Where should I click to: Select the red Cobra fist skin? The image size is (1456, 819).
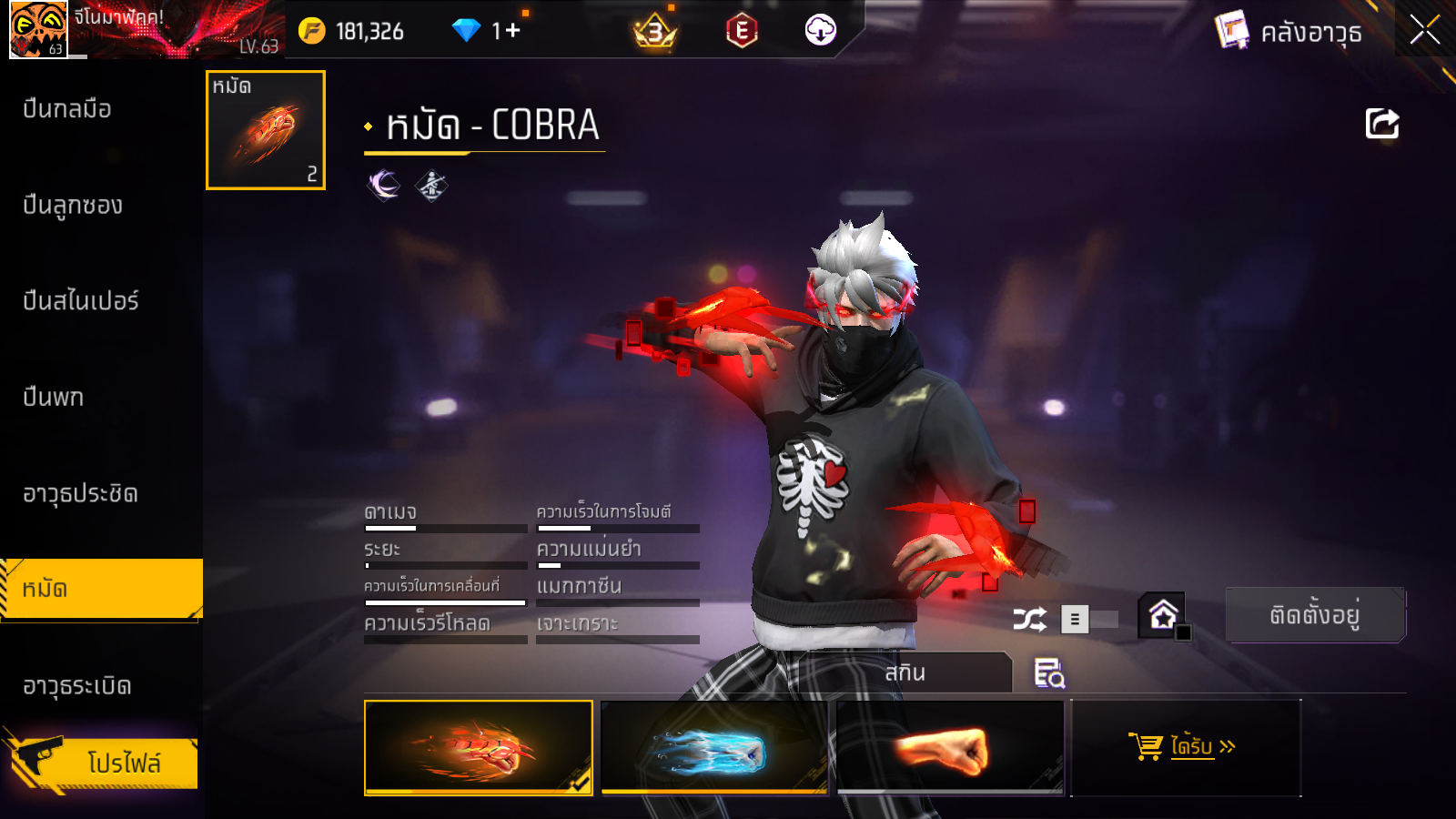(x=479, y=748)
